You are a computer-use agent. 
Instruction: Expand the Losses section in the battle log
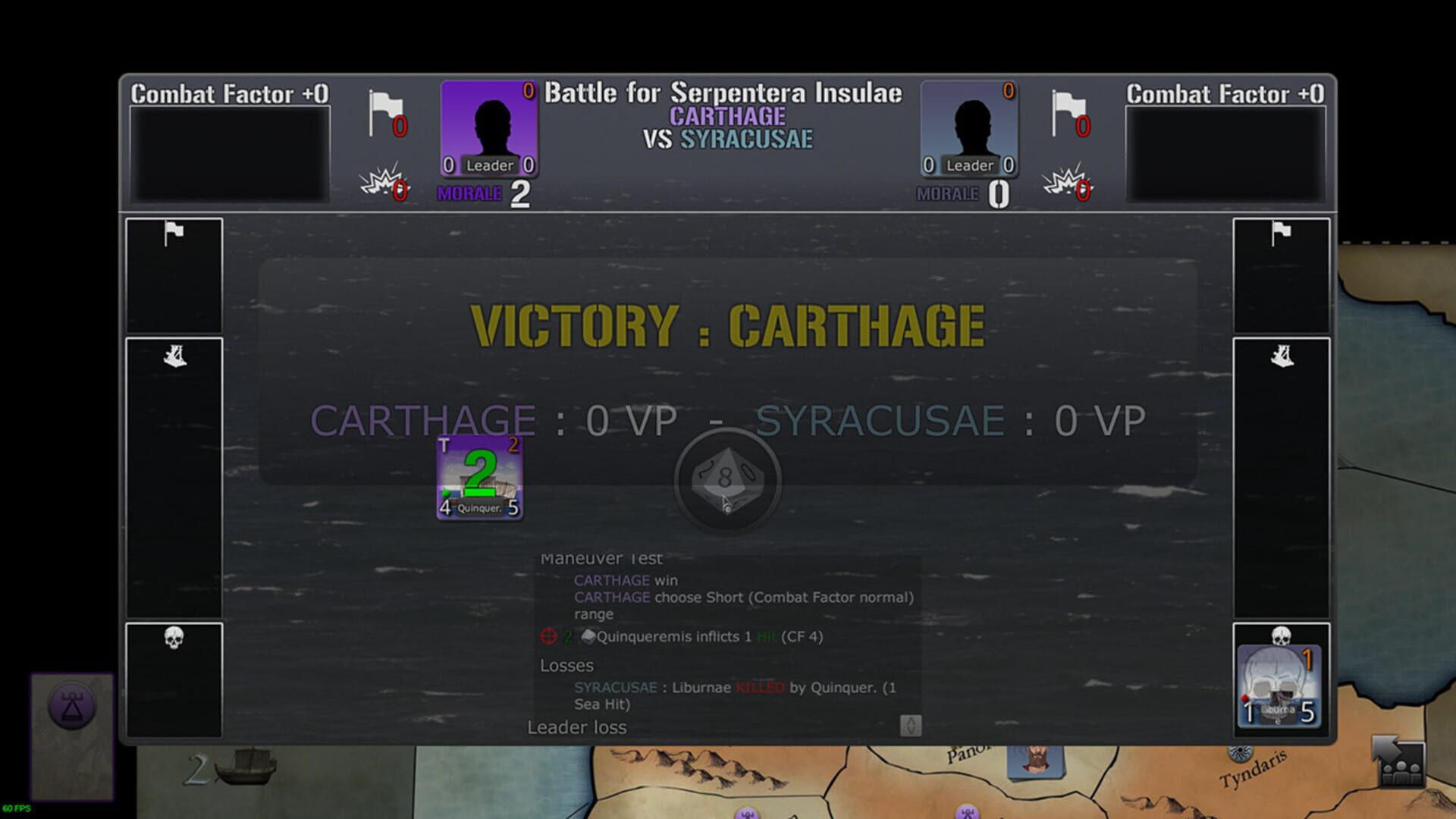566,666
